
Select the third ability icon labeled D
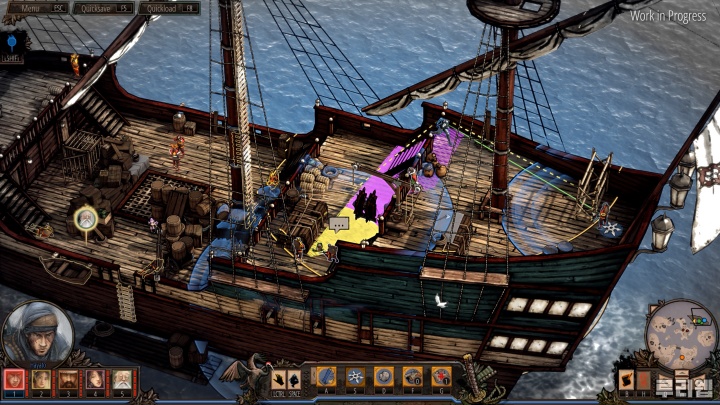pos(383,376)
